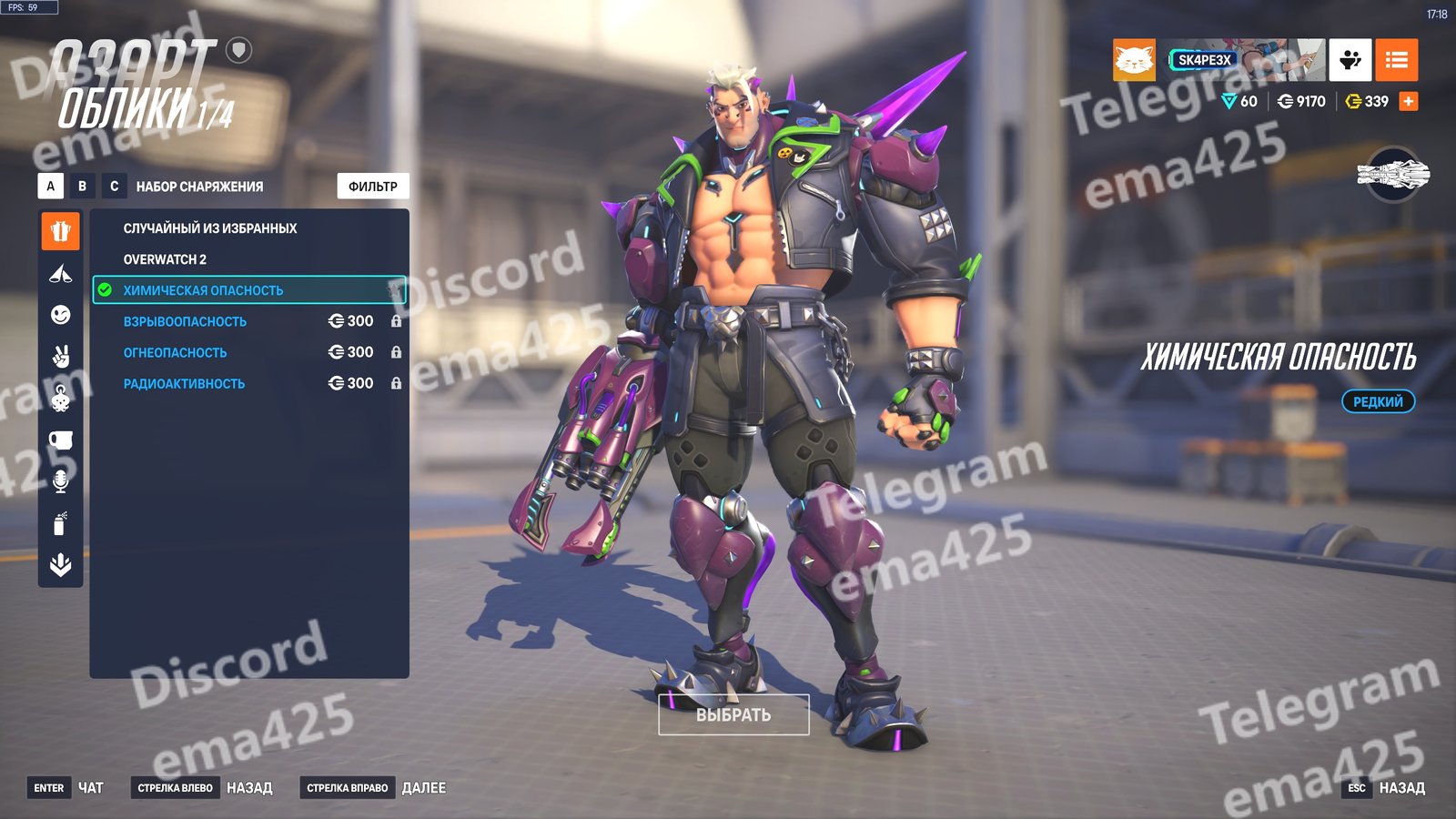Viewport: 1456px width, 819px height.
Task: Open the sprays spray-can category
Action: click(x=60, y=523)
